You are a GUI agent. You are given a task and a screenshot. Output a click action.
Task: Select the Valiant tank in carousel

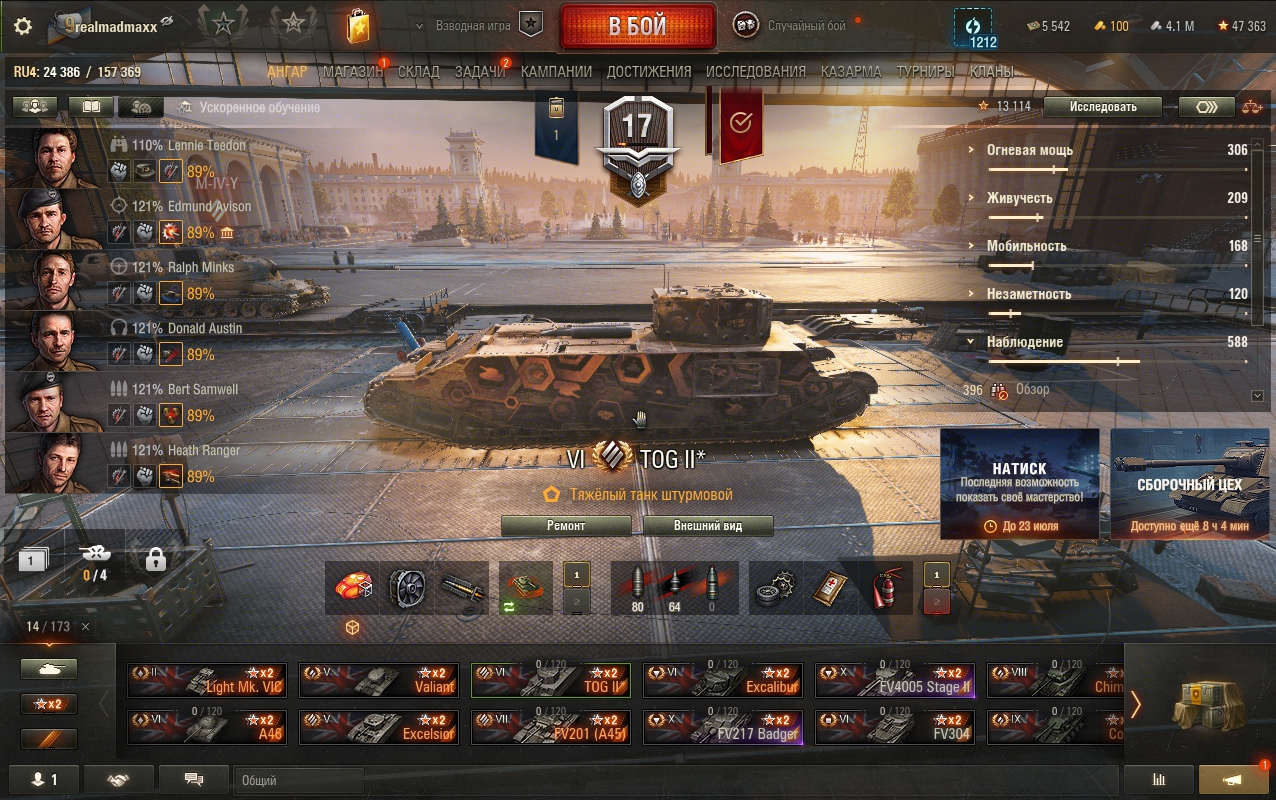click(x=379, y=680)
